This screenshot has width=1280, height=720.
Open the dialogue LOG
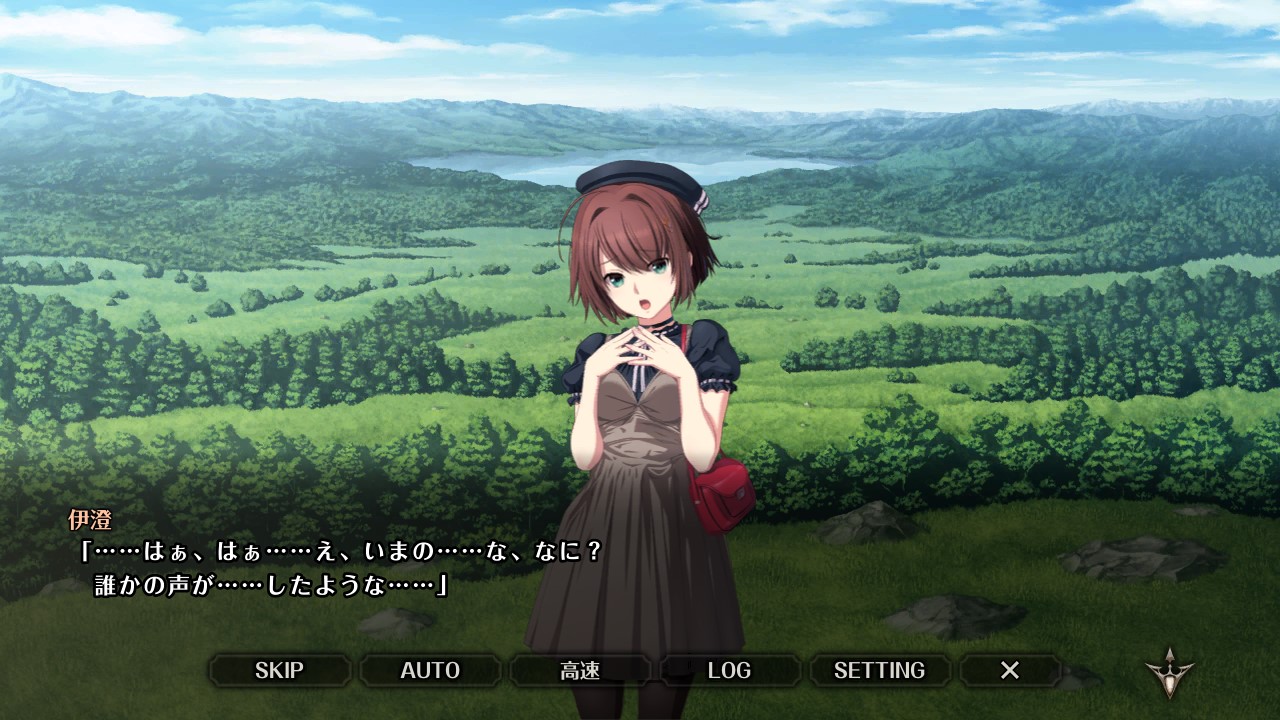tap(729, 670)
